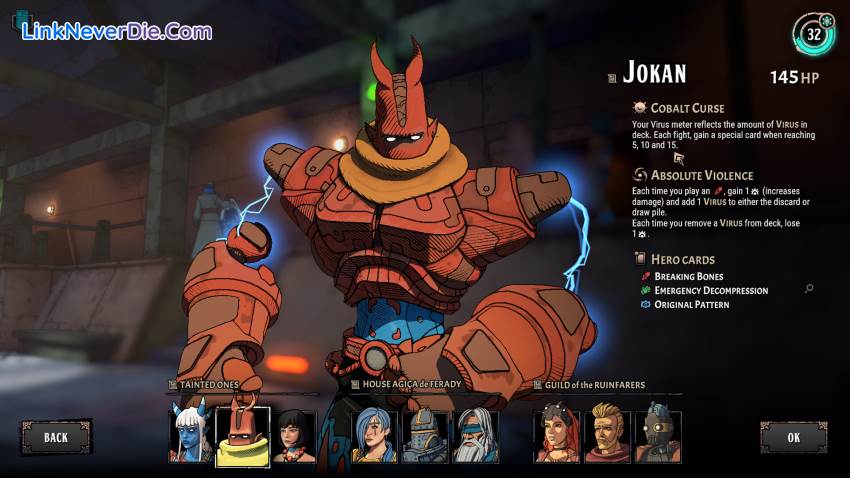Select the blue-haired woman hero portrait
The width and height of the screenshot is (850, 478).
(x=374, y=436)
